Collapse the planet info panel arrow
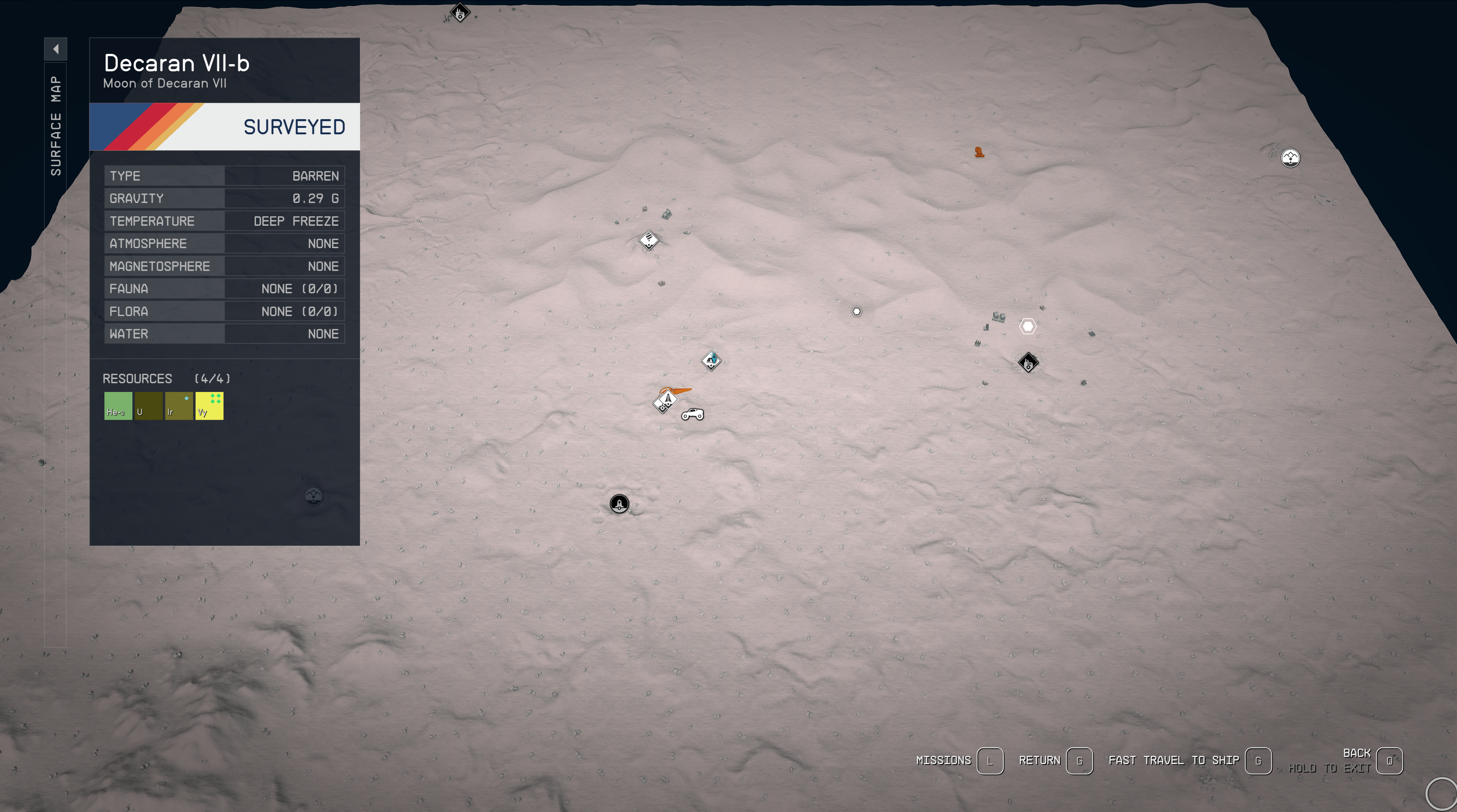 55,49
